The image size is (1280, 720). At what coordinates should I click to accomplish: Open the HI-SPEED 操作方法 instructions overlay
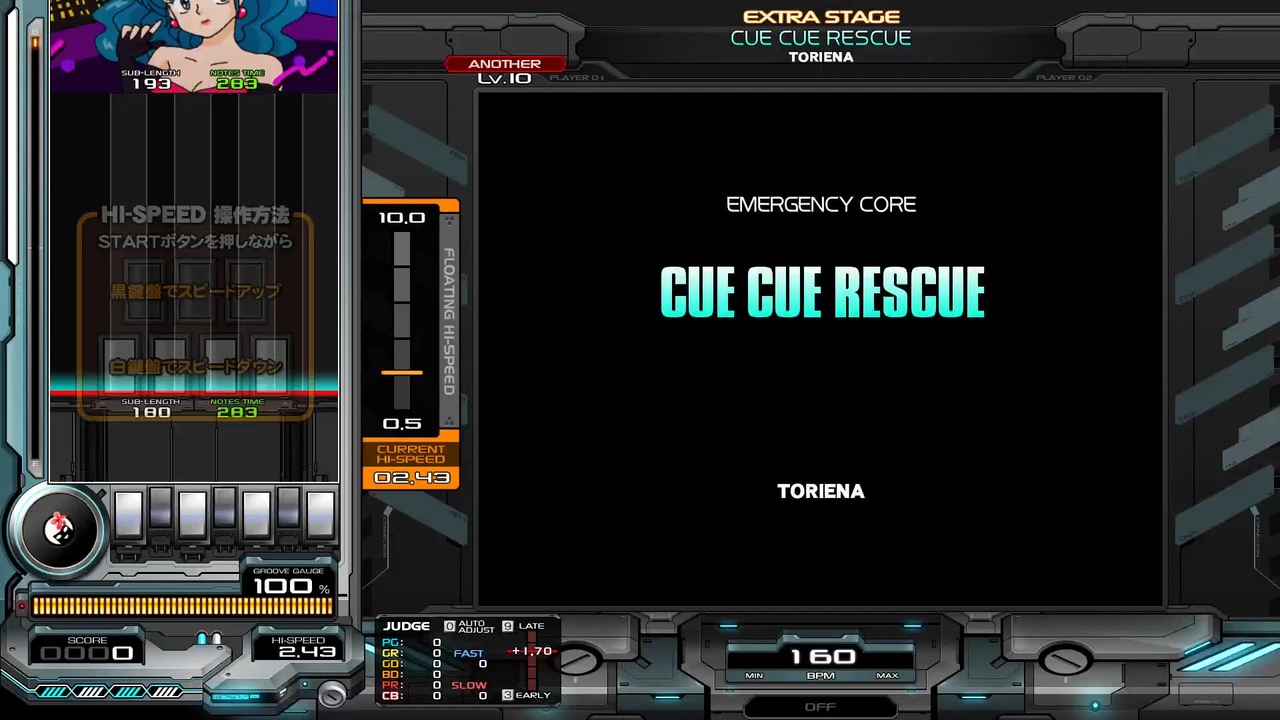click(195, 214)
